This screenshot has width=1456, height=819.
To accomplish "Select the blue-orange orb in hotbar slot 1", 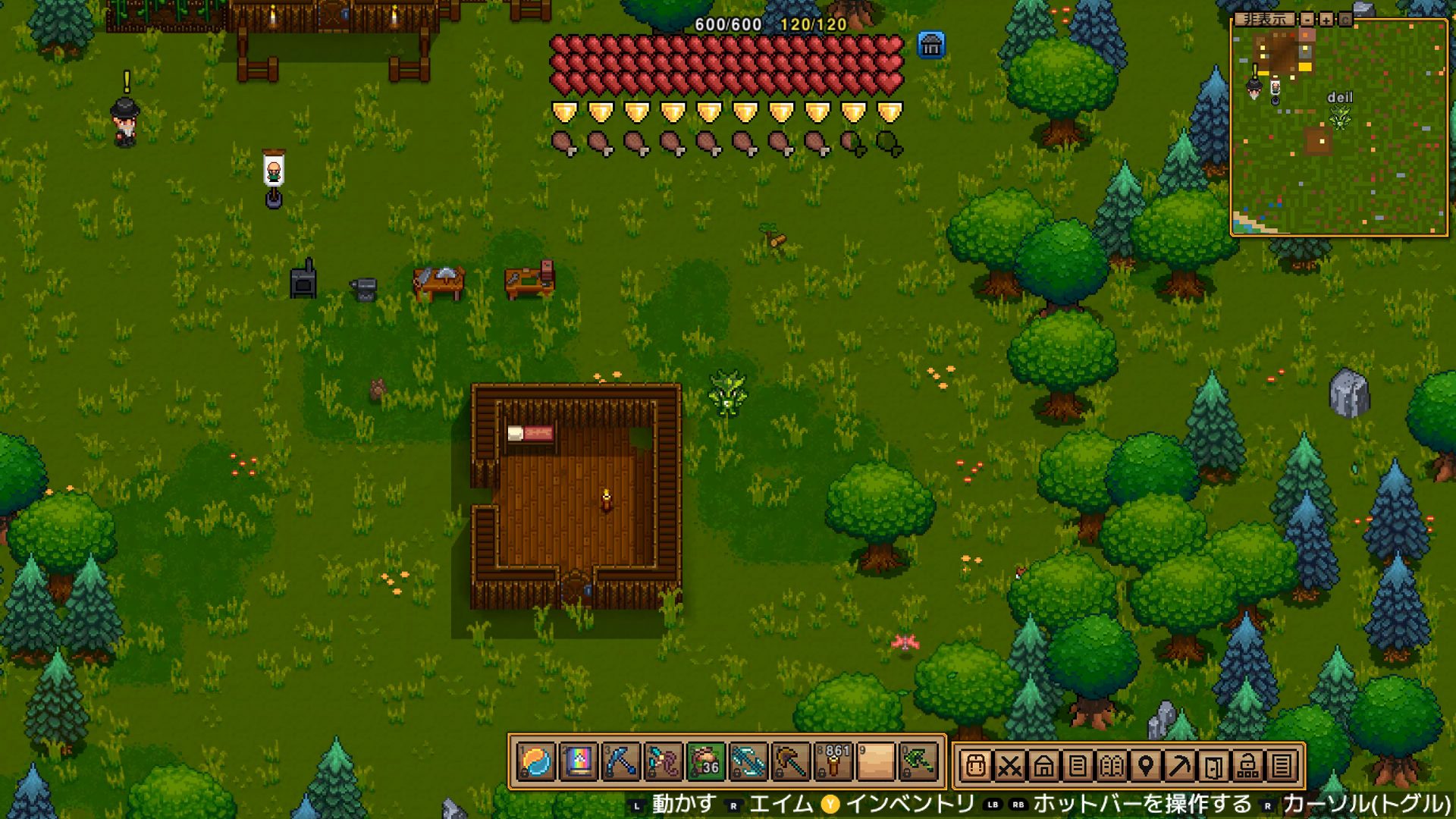I will (x=536, y=762).
